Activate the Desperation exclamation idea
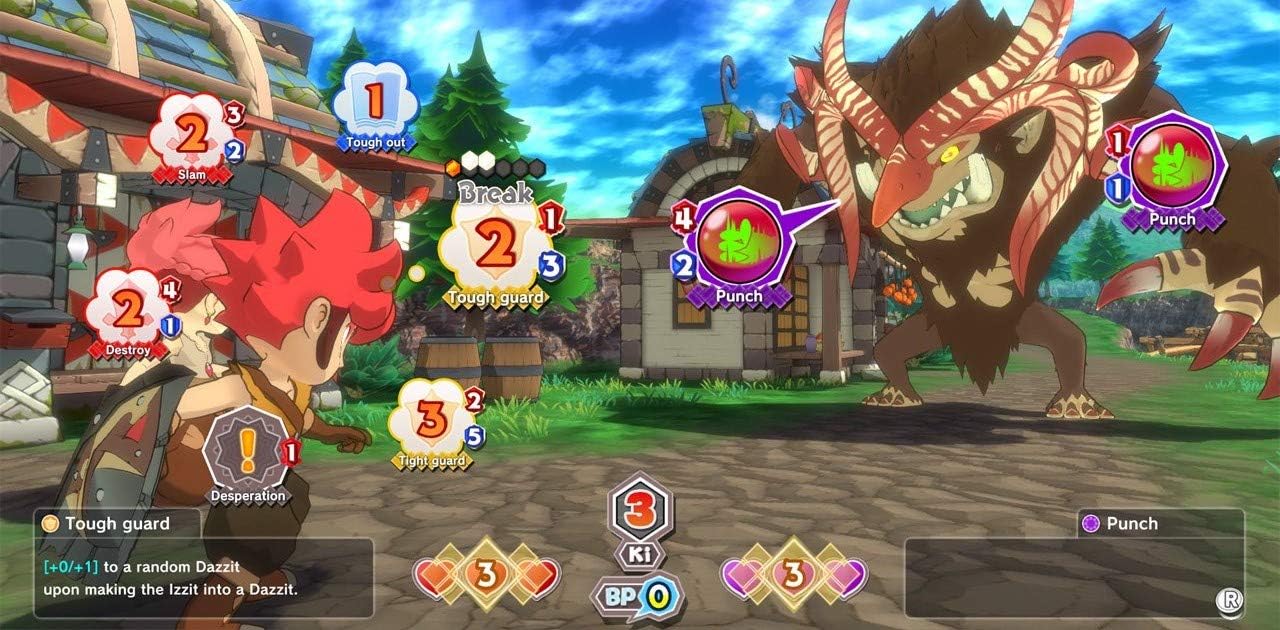The image size is (1280, 630). pyautogui.click(x=247, y=455)
